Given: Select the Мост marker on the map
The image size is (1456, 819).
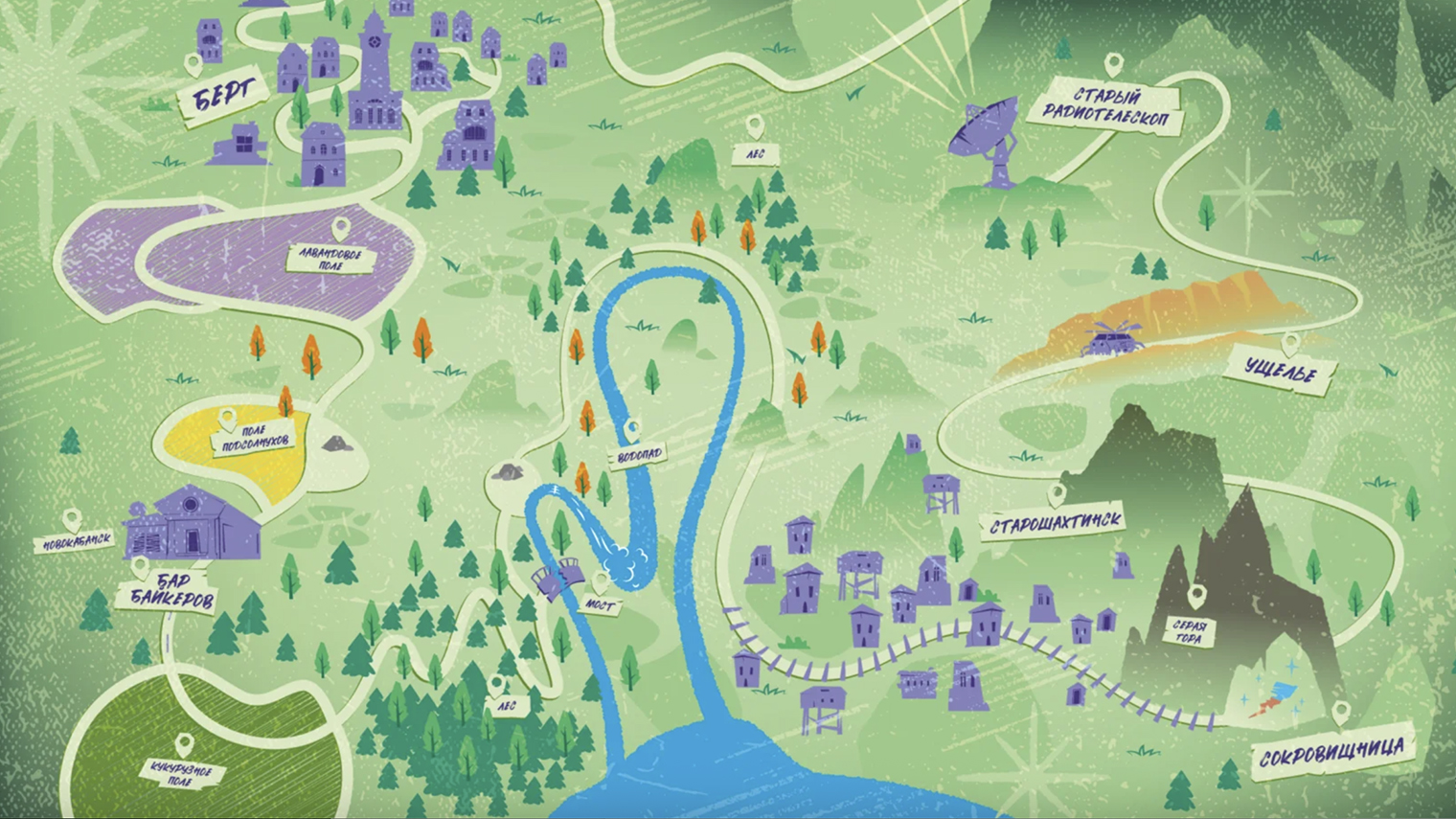Looking at the screenshot, I should tap(600, 581).
